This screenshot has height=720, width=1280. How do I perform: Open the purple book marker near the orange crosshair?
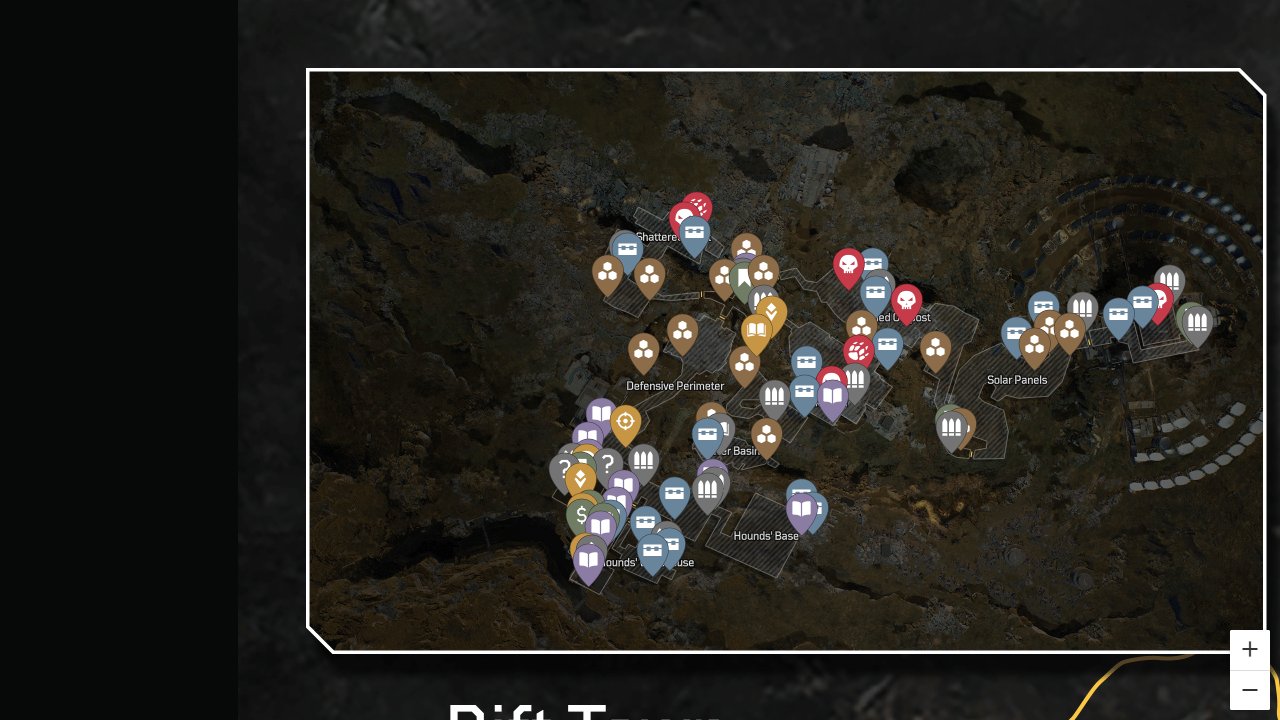click(x=599, y=415)
